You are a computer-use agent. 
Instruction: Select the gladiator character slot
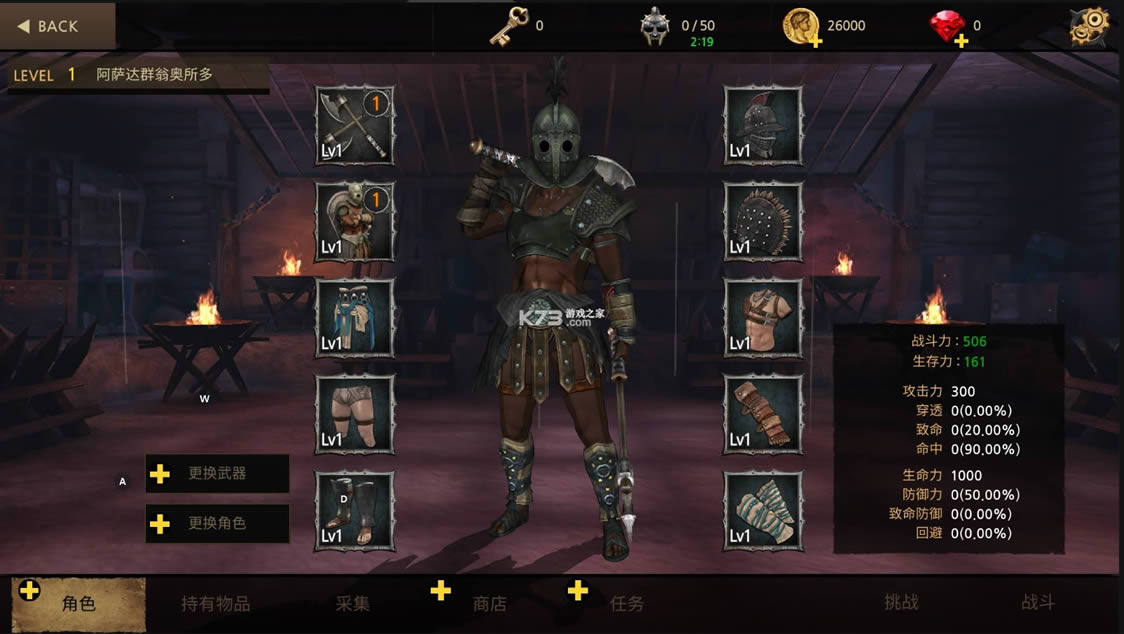tap(355, 221)
